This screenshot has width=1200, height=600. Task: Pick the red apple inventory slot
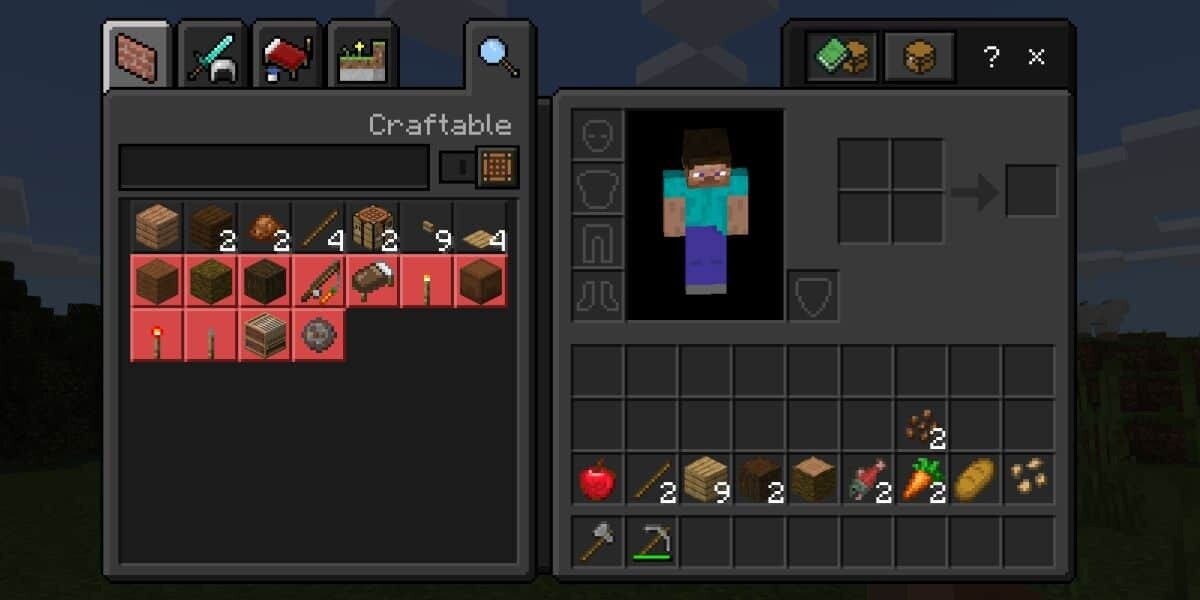point(597,481)
